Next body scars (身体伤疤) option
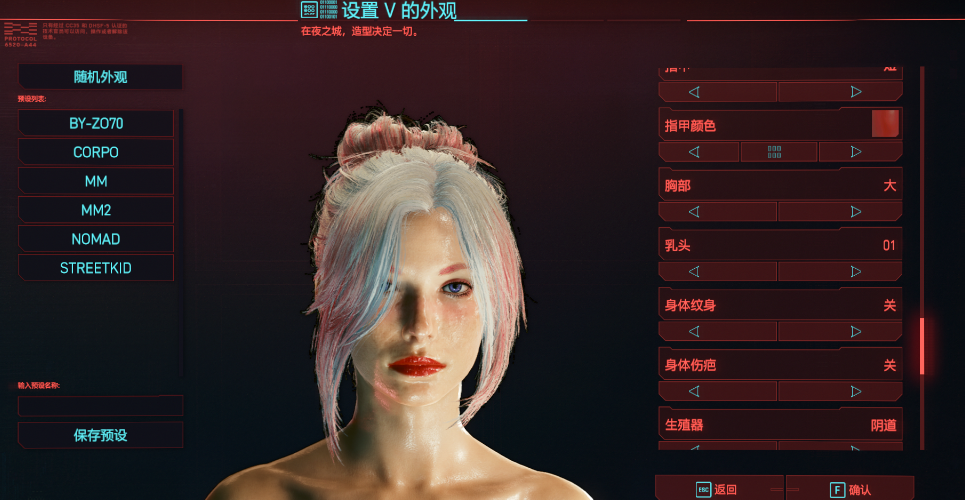The image size is (965, 500). point(856,391)
